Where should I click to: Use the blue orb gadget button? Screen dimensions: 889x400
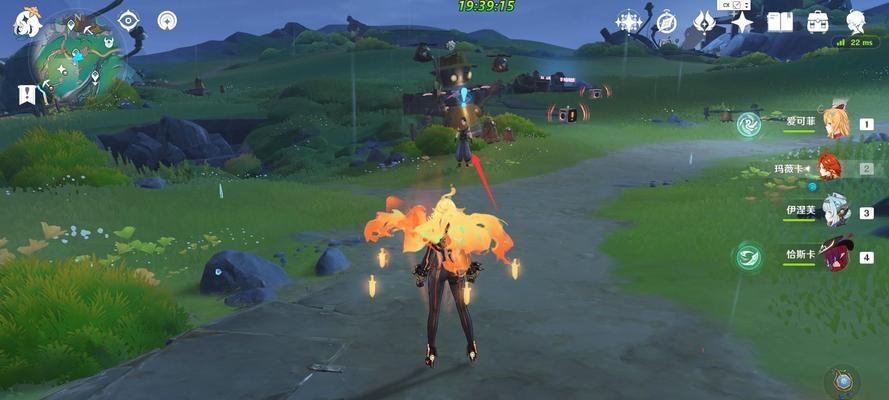click(842, 380)
